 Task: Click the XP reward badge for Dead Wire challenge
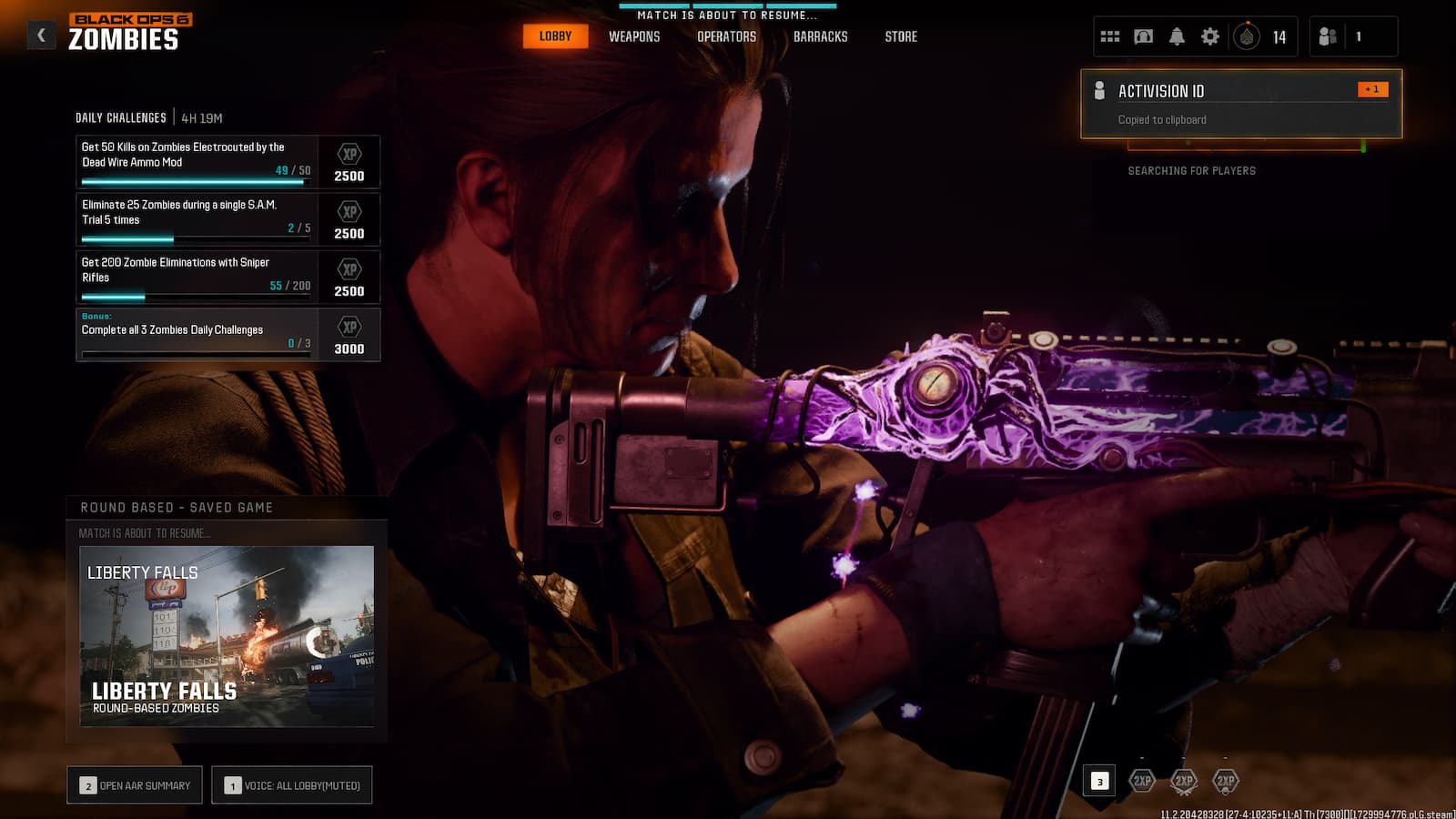tap(350, 162)
